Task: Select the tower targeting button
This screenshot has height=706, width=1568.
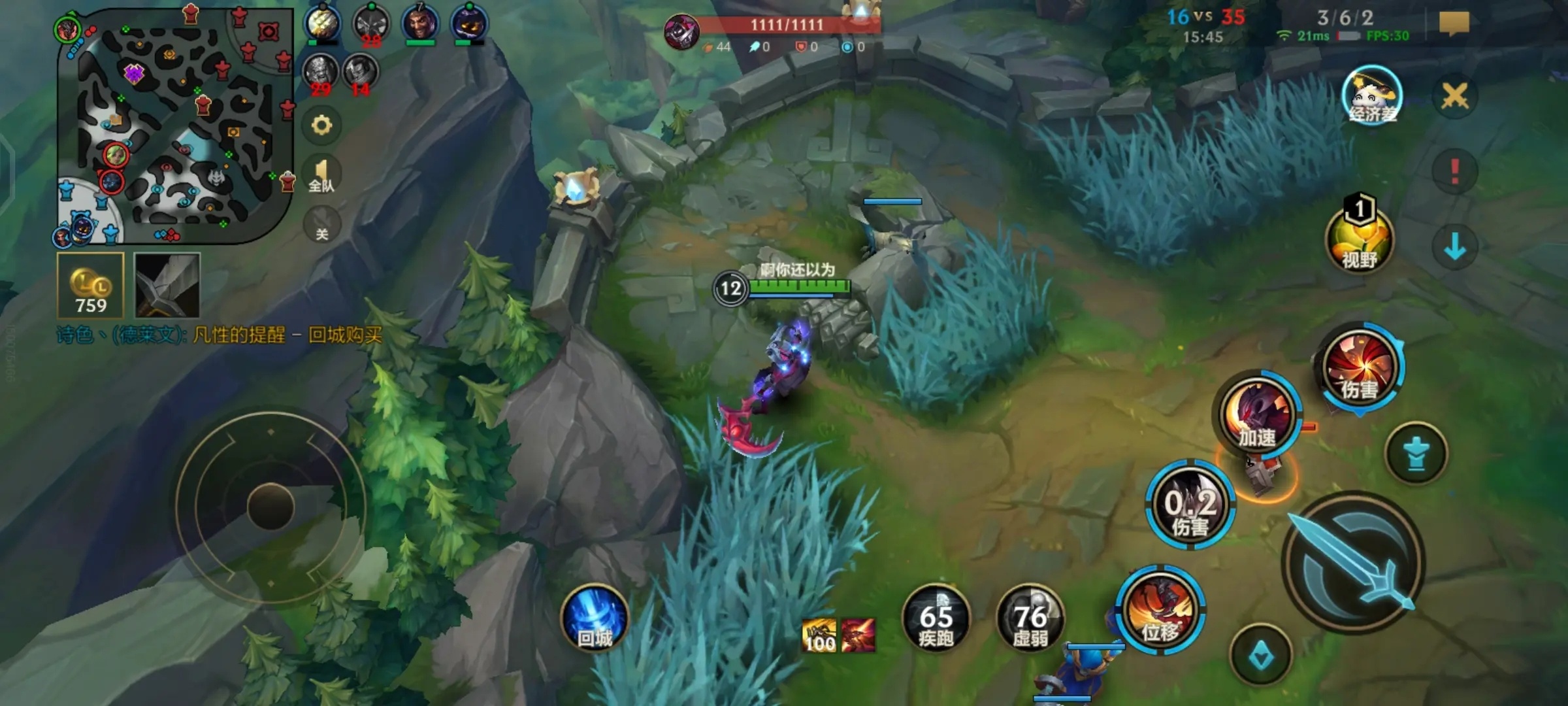Action: 1416,454
